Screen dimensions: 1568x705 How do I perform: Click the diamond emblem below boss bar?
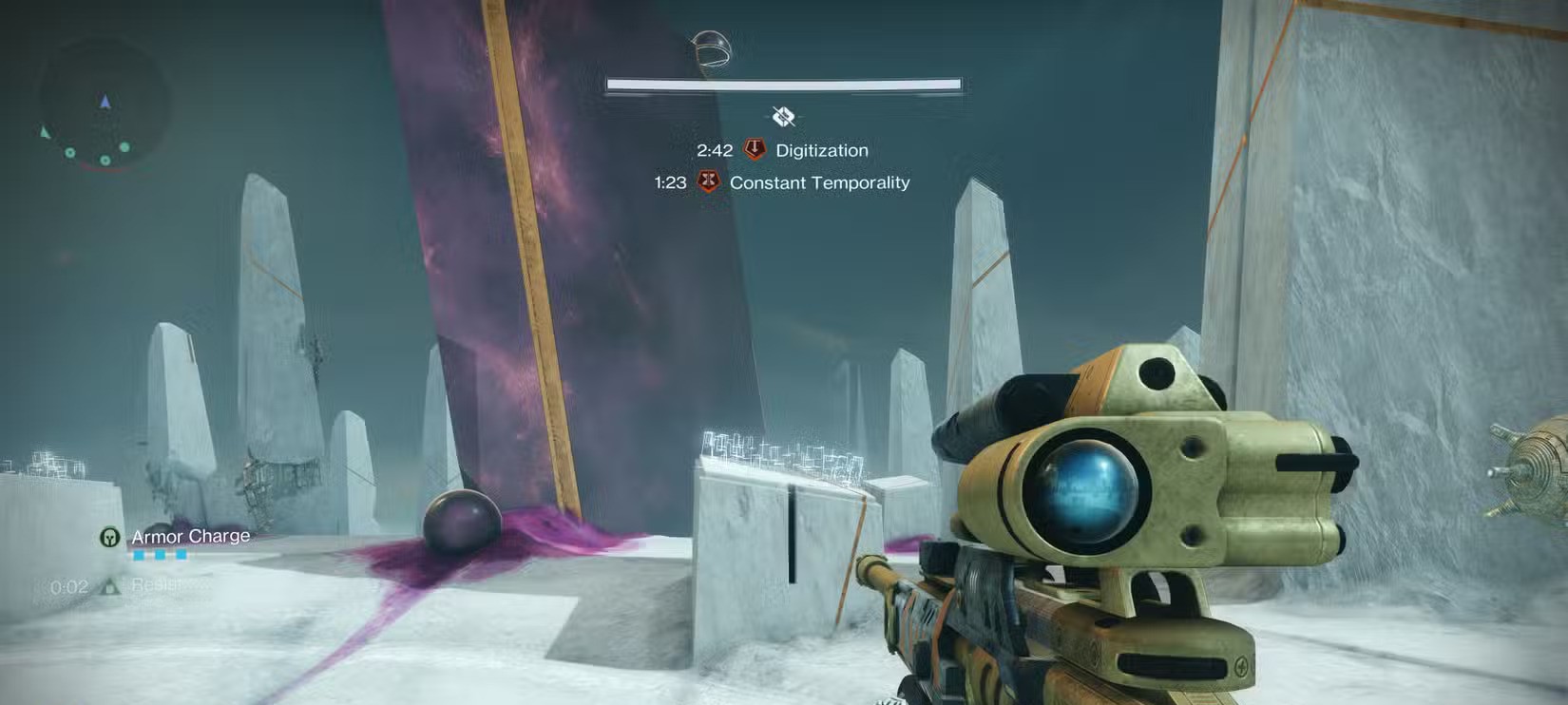coord(783,117)
